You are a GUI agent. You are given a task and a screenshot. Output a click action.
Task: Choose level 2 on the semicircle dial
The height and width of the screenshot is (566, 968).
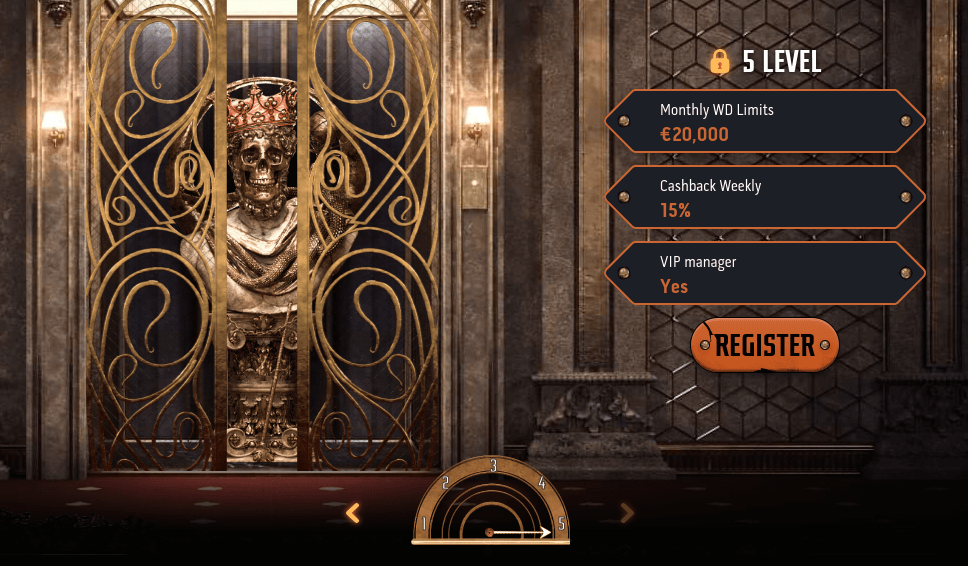(x=445, y=482)
